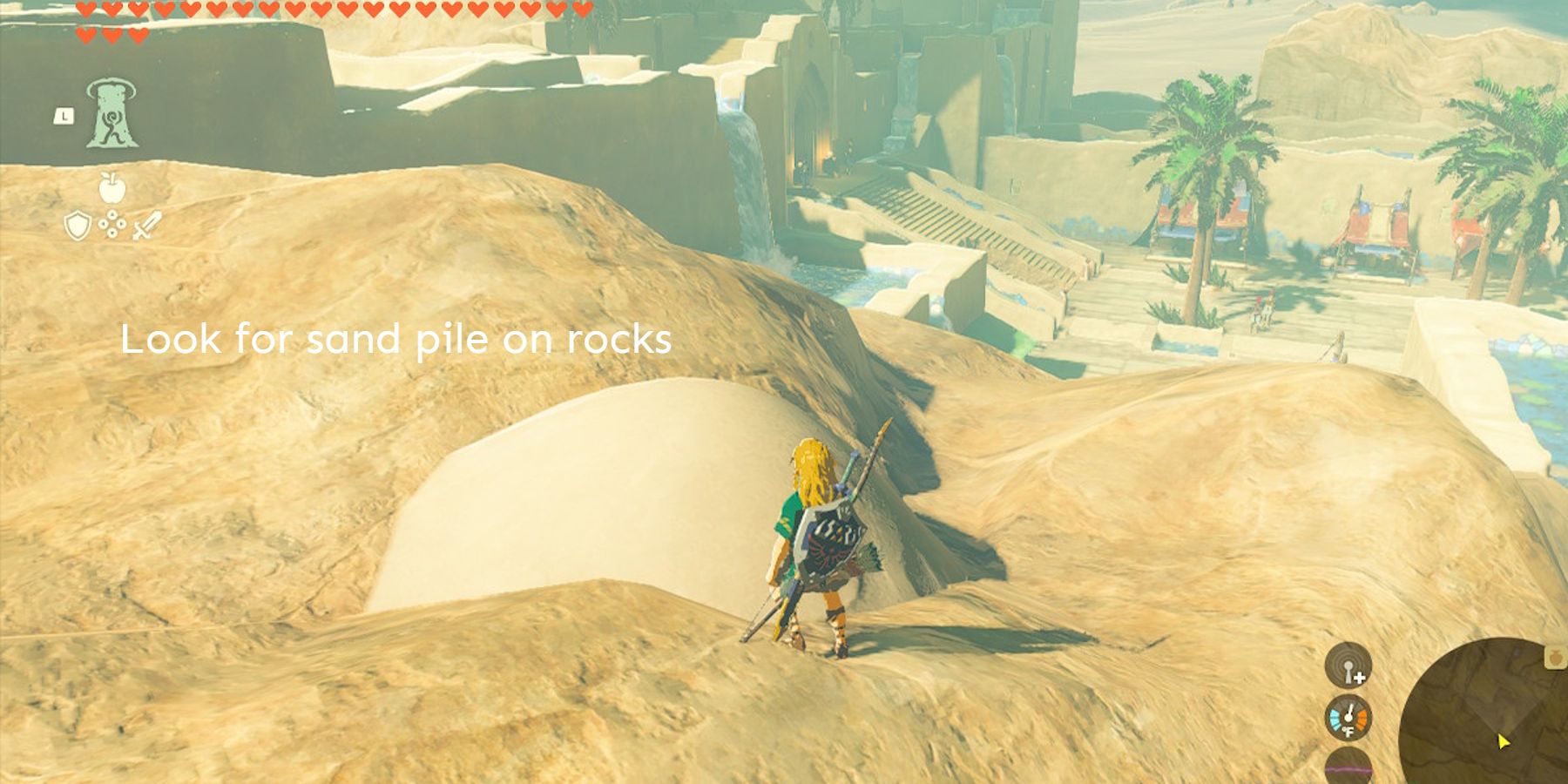Screen dimensions: 1568x784
Task: Toggle the Fahrenheit unit on the gauge
Action: [x=1348, y=732]
